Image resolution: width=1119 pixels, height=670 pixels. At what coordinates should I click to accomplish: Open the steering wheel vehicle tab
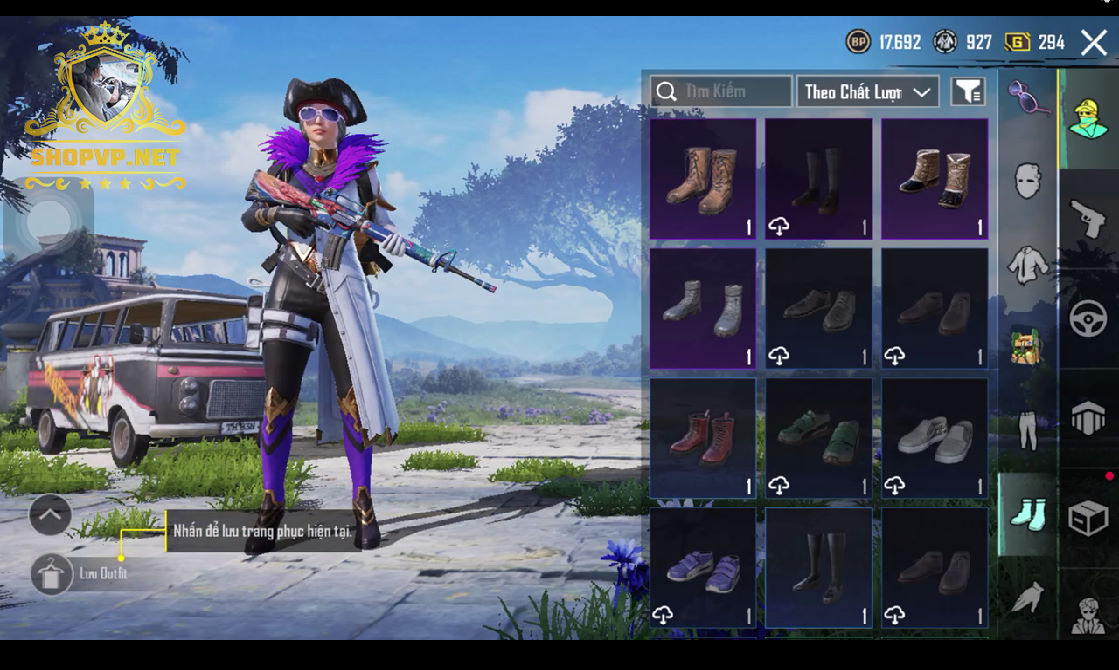tap(1088, 319)
